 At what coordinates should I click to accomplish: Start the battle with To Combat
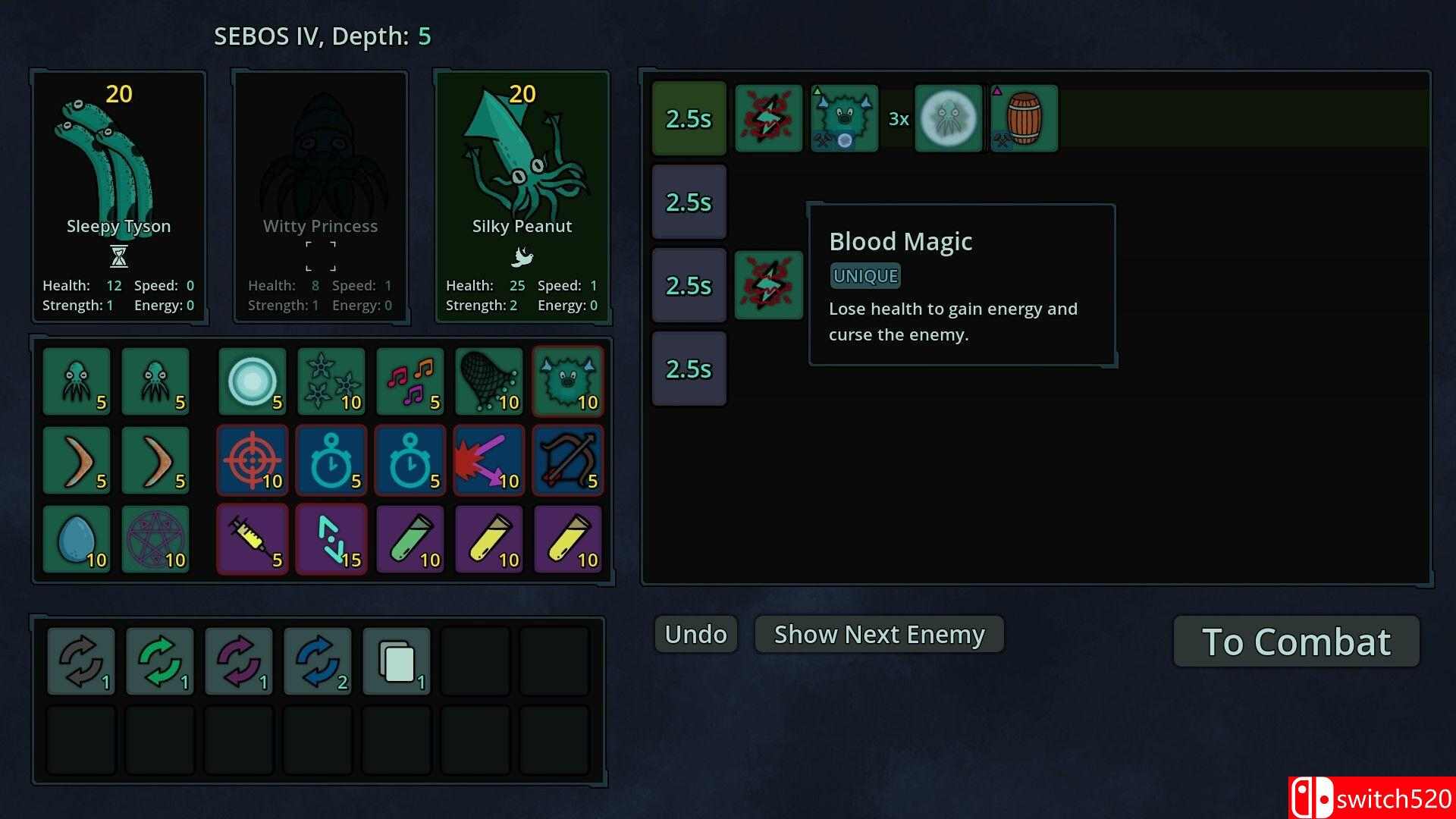tap(1296, 642)
